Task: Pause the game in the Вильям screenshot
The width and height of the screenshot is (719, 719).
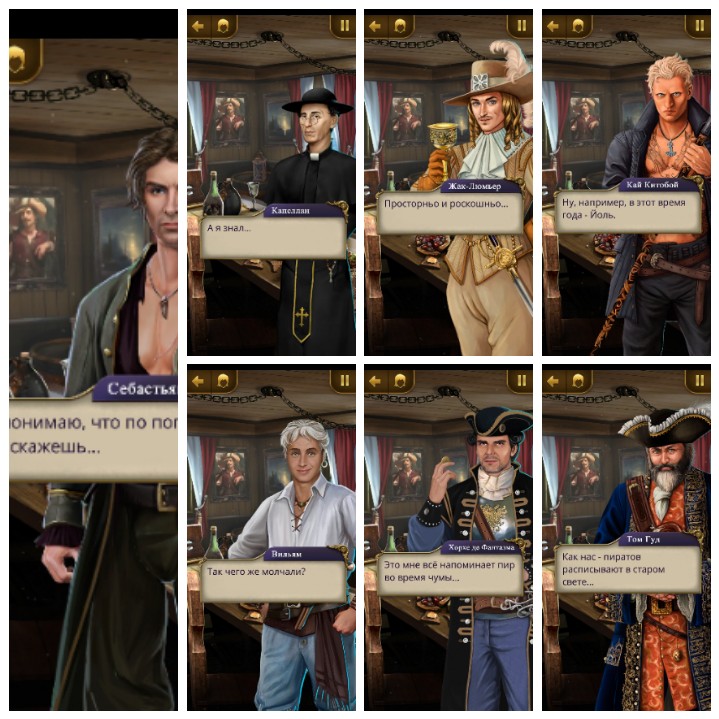Action: click(x=343, y=381)
